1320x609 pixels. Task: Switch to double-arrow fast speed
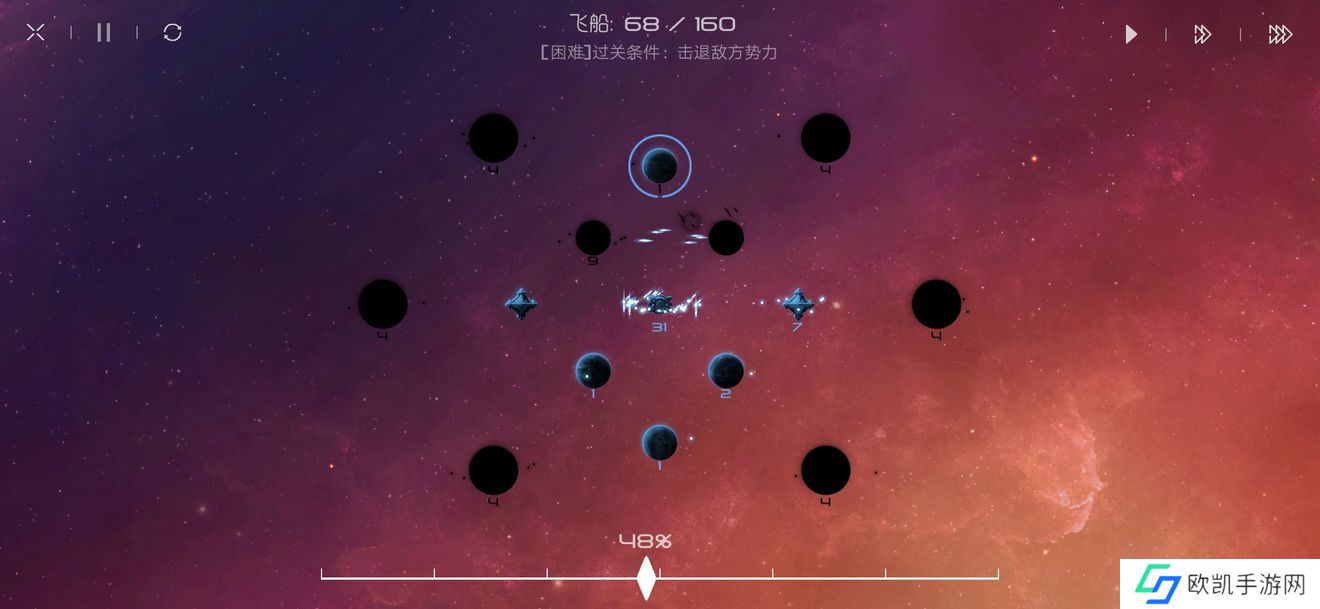[1203, 35]
